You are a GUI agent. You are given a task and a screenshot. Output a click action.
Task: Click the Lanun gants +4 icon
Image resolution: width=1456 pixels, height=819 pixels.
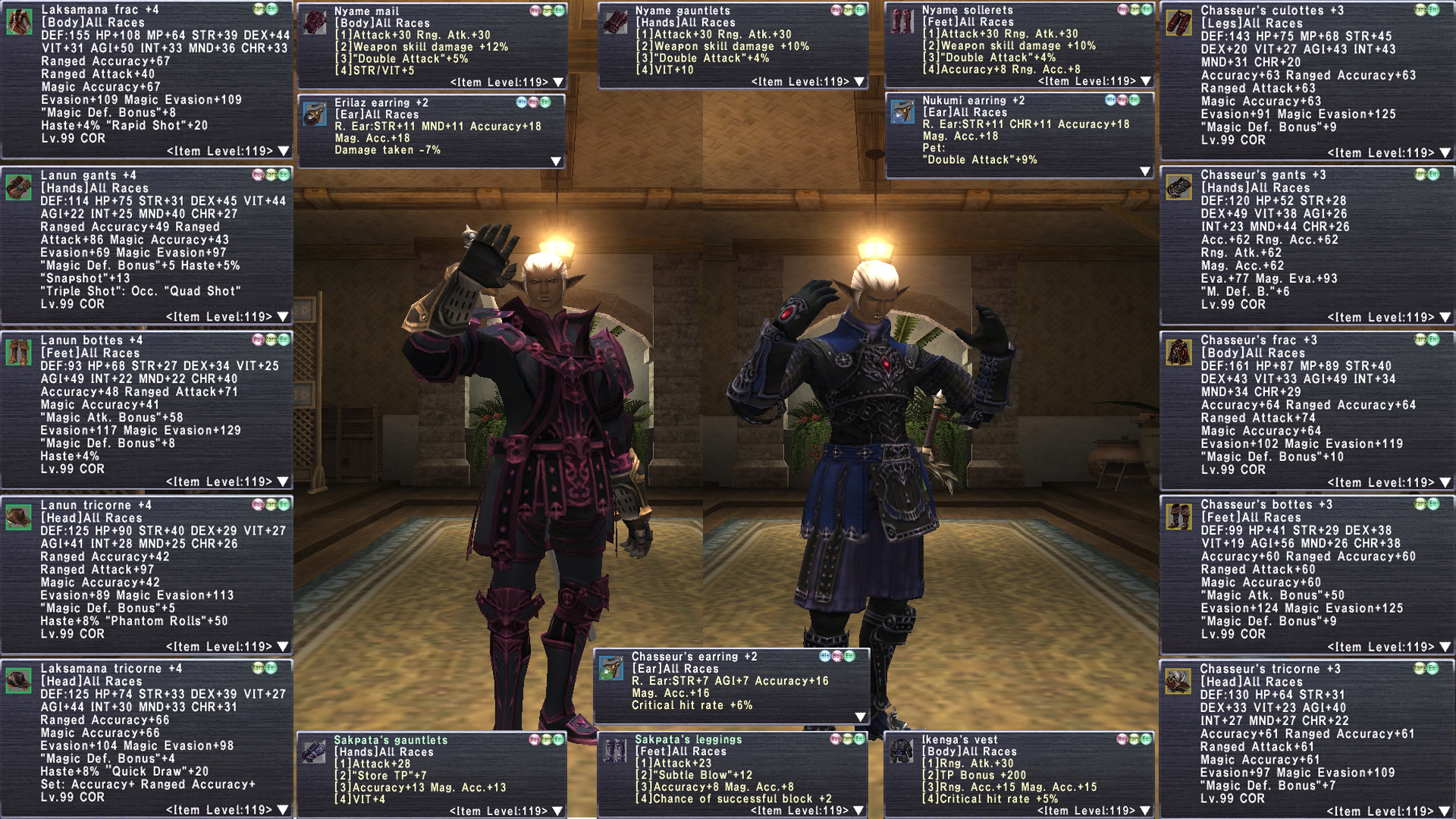point(19,187)
